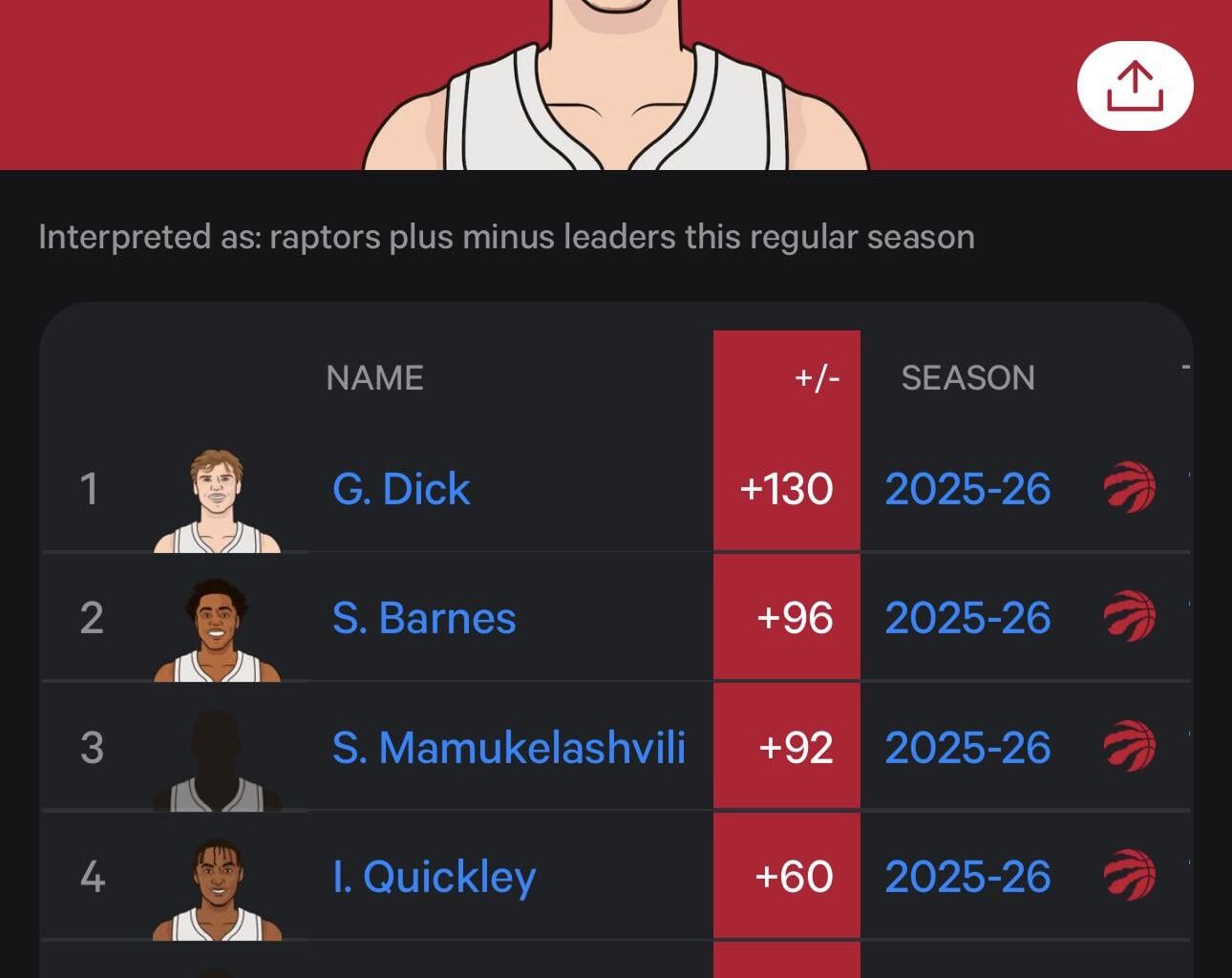
Task: Tap the share button
Action: point(1135,86)
